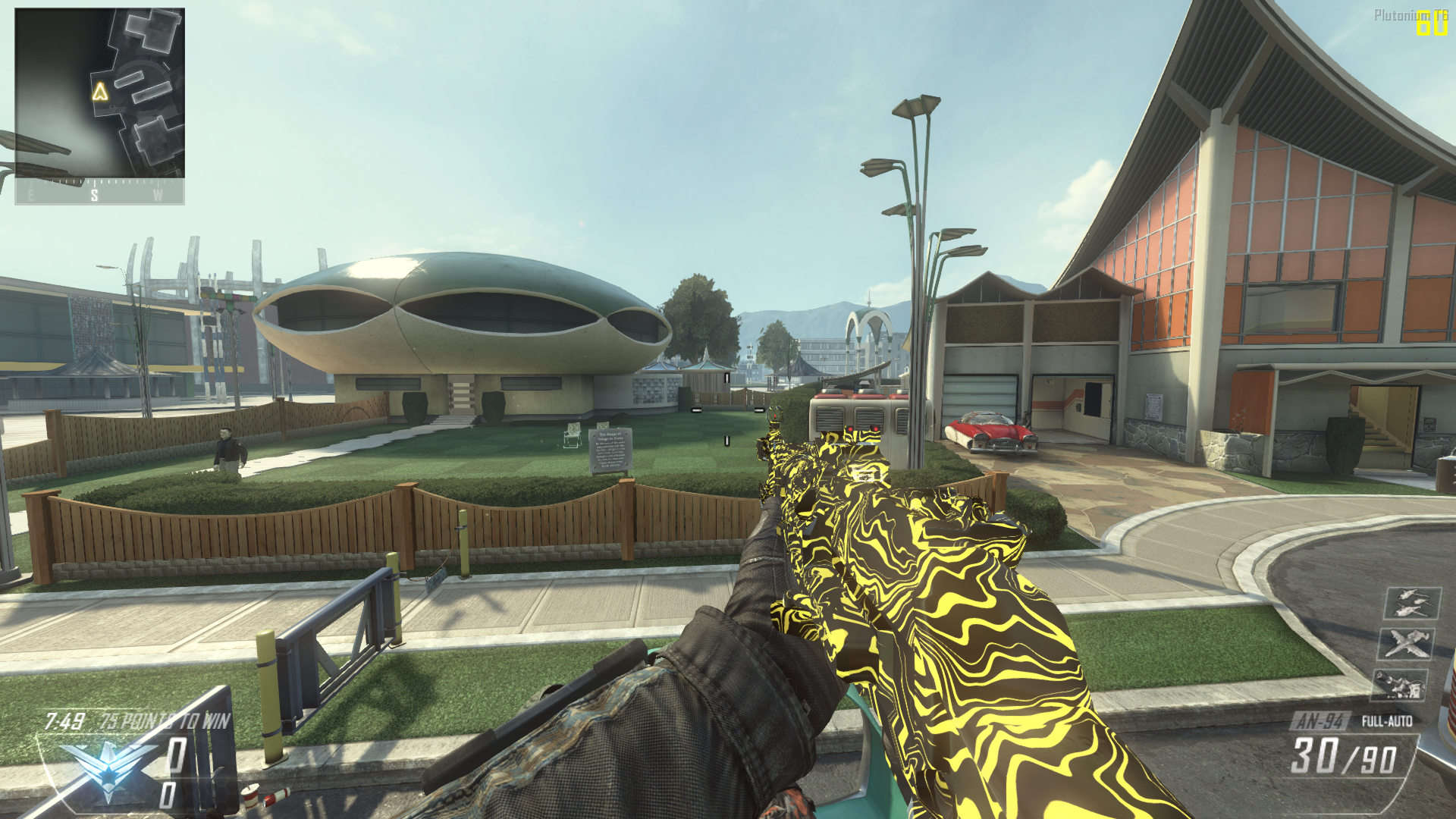Screen dimensions: 1456x819
Task: Toggle the FULL-AUTO fire mode label
Action: point(1387,721)
